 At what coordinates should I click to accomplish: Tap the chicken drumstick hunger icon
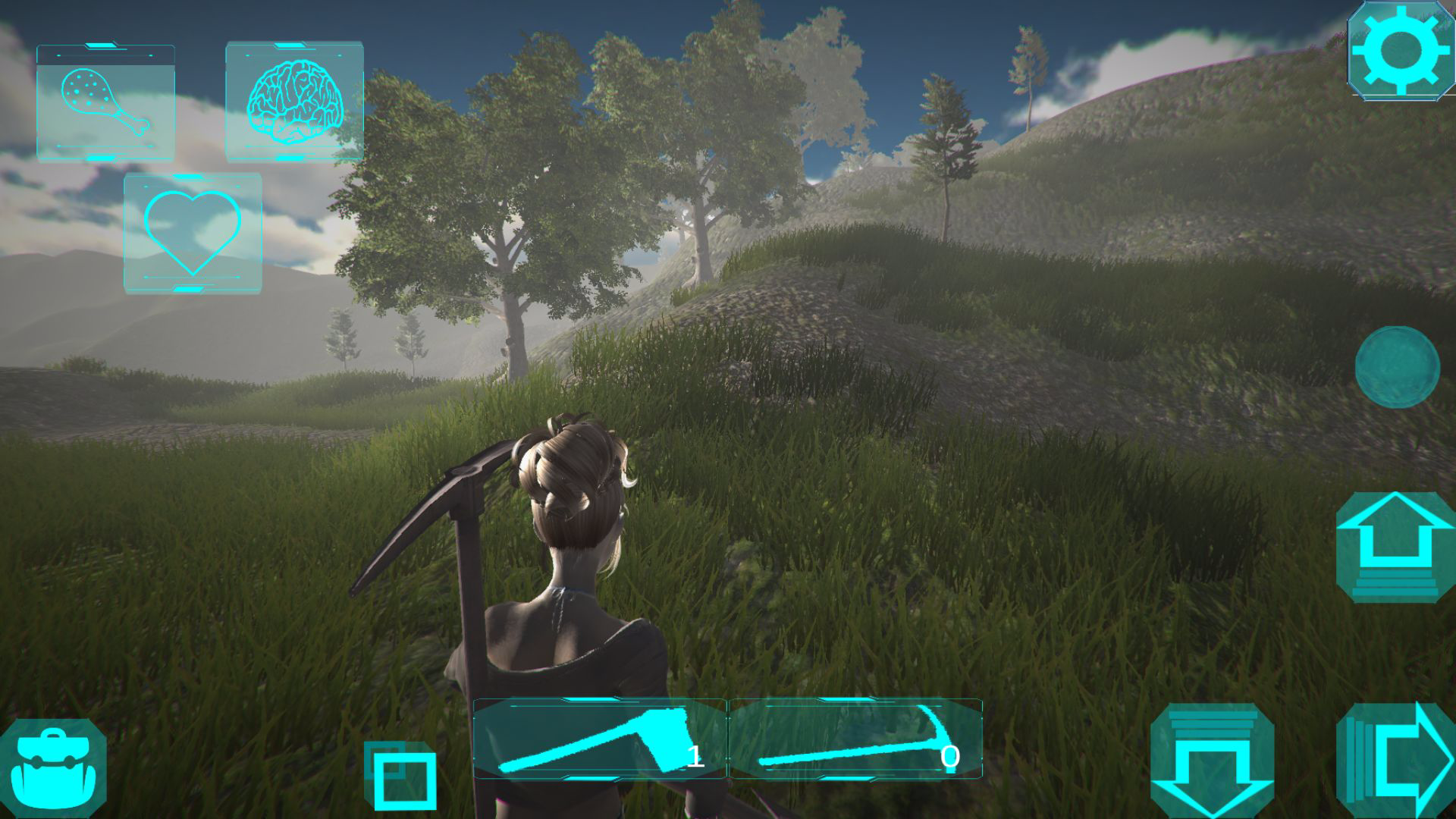tap(105, 102)
